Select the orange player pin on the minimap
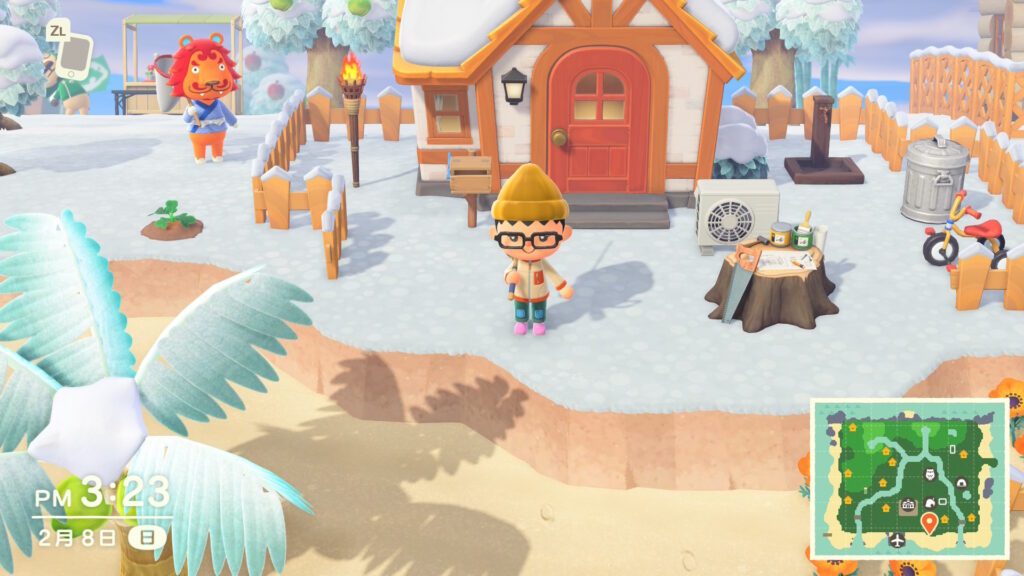This screenshot has width=1024, height=576. point(929,522)
